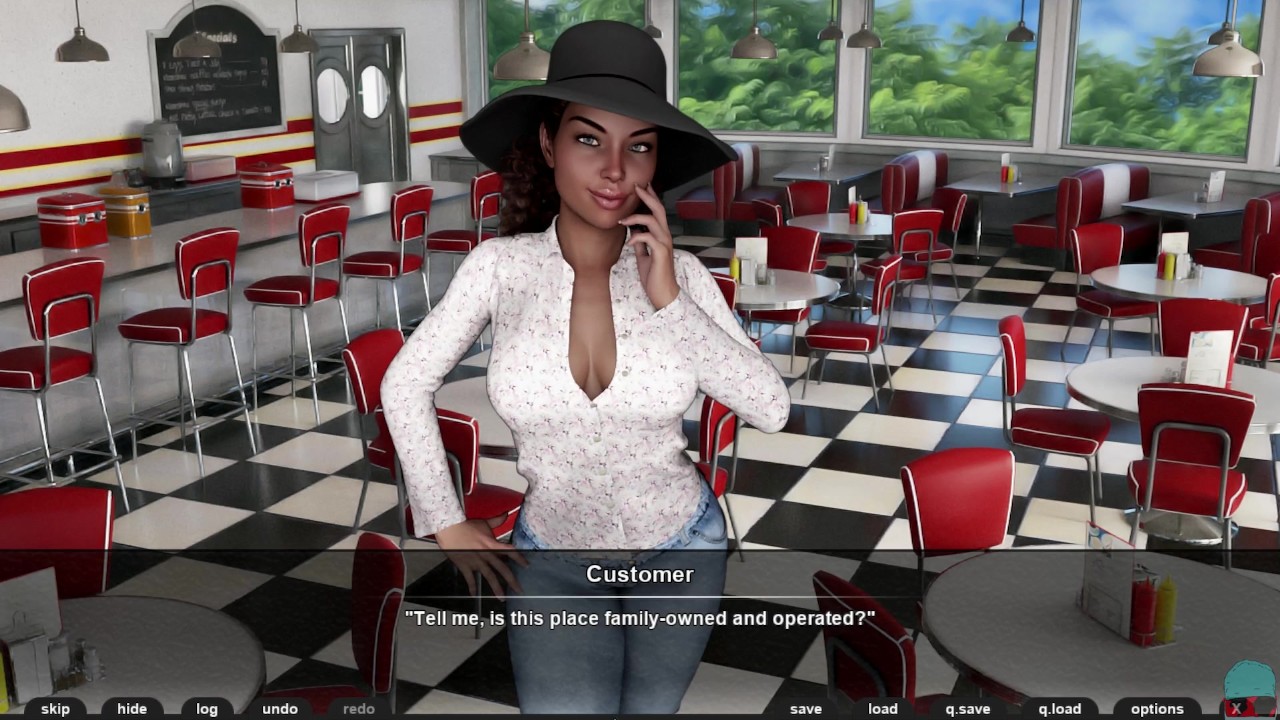The image size is (1280, 720).
Task: Activate the skip button
Action: click(x=56, y=708)
